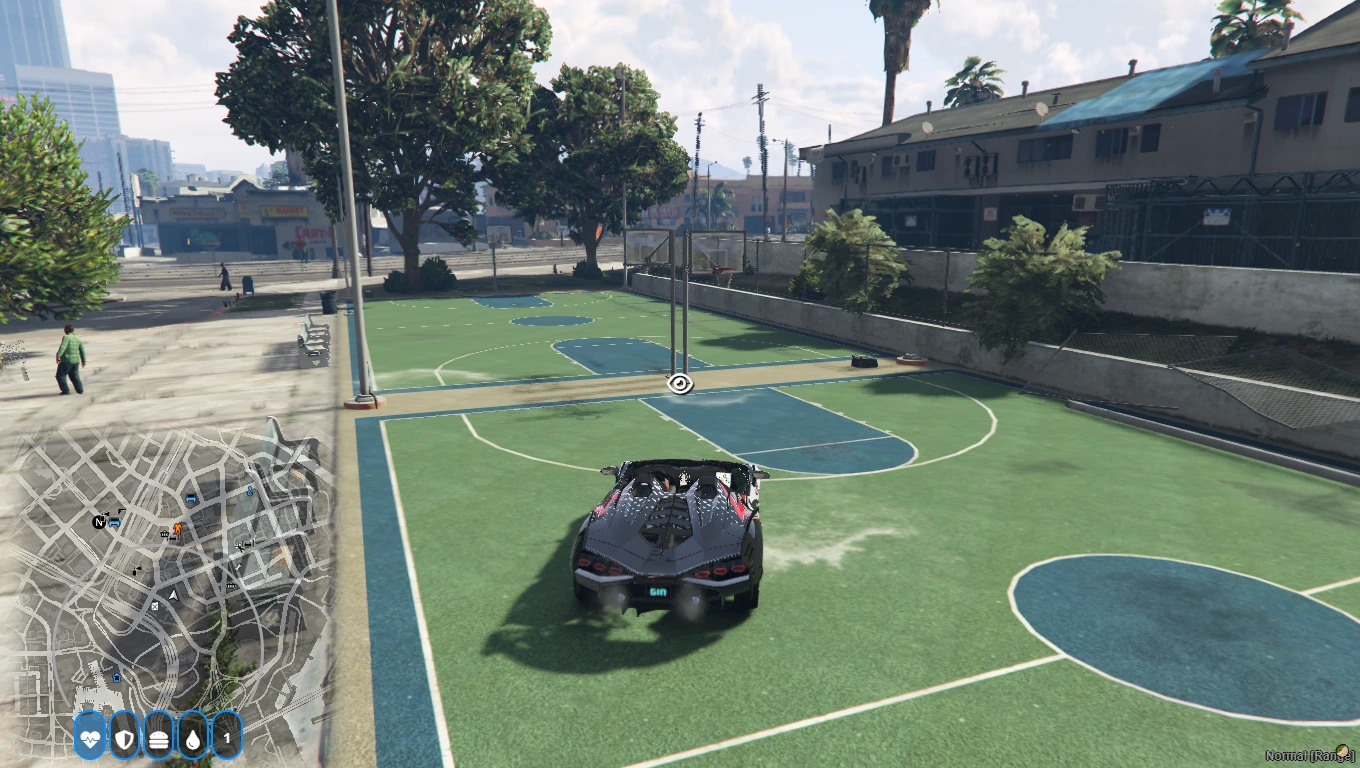Click the Normal [Range] voice indicator
Image resolution: width=1360 pixels, height=768 pixels.
coord(1310,755)
